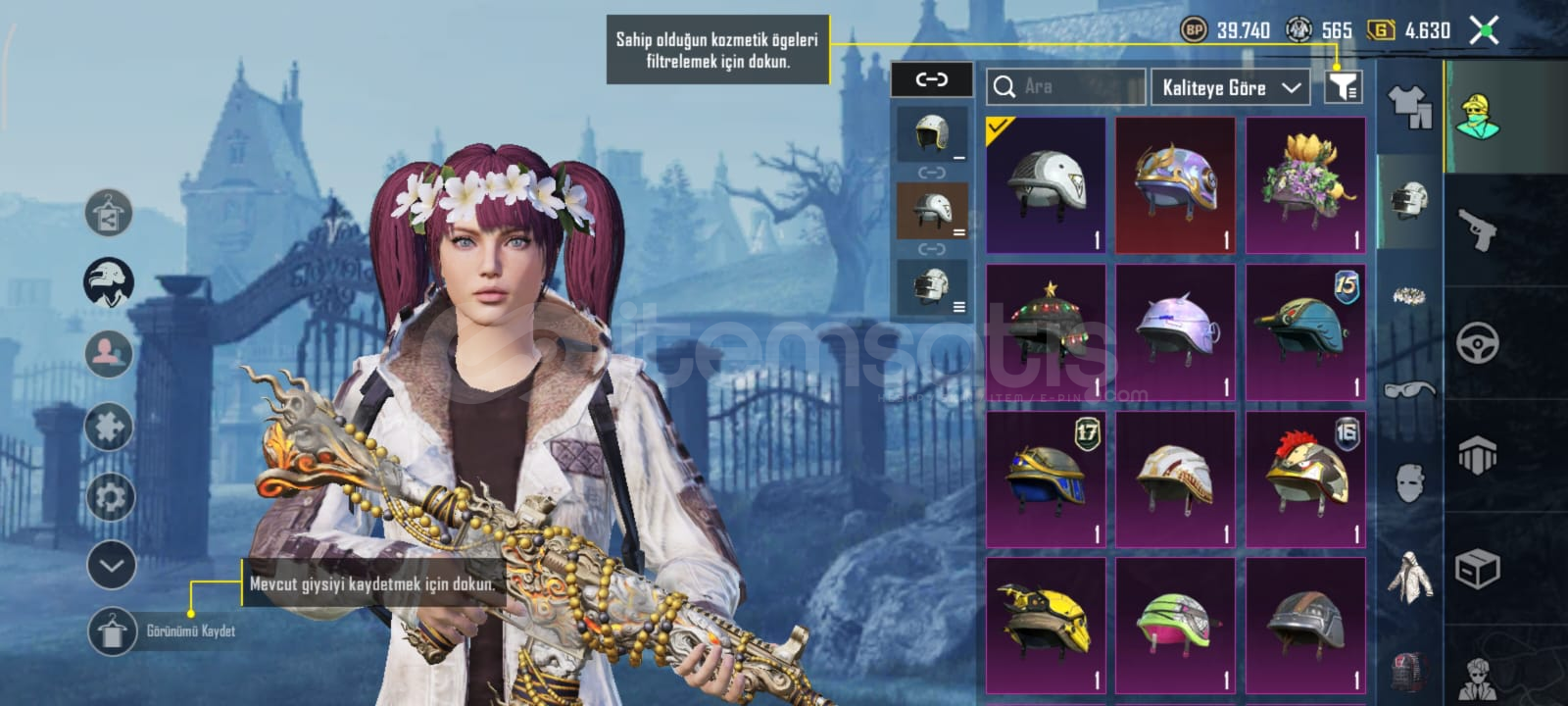
Task: Open the crate box category
Action: [1478, 569]
